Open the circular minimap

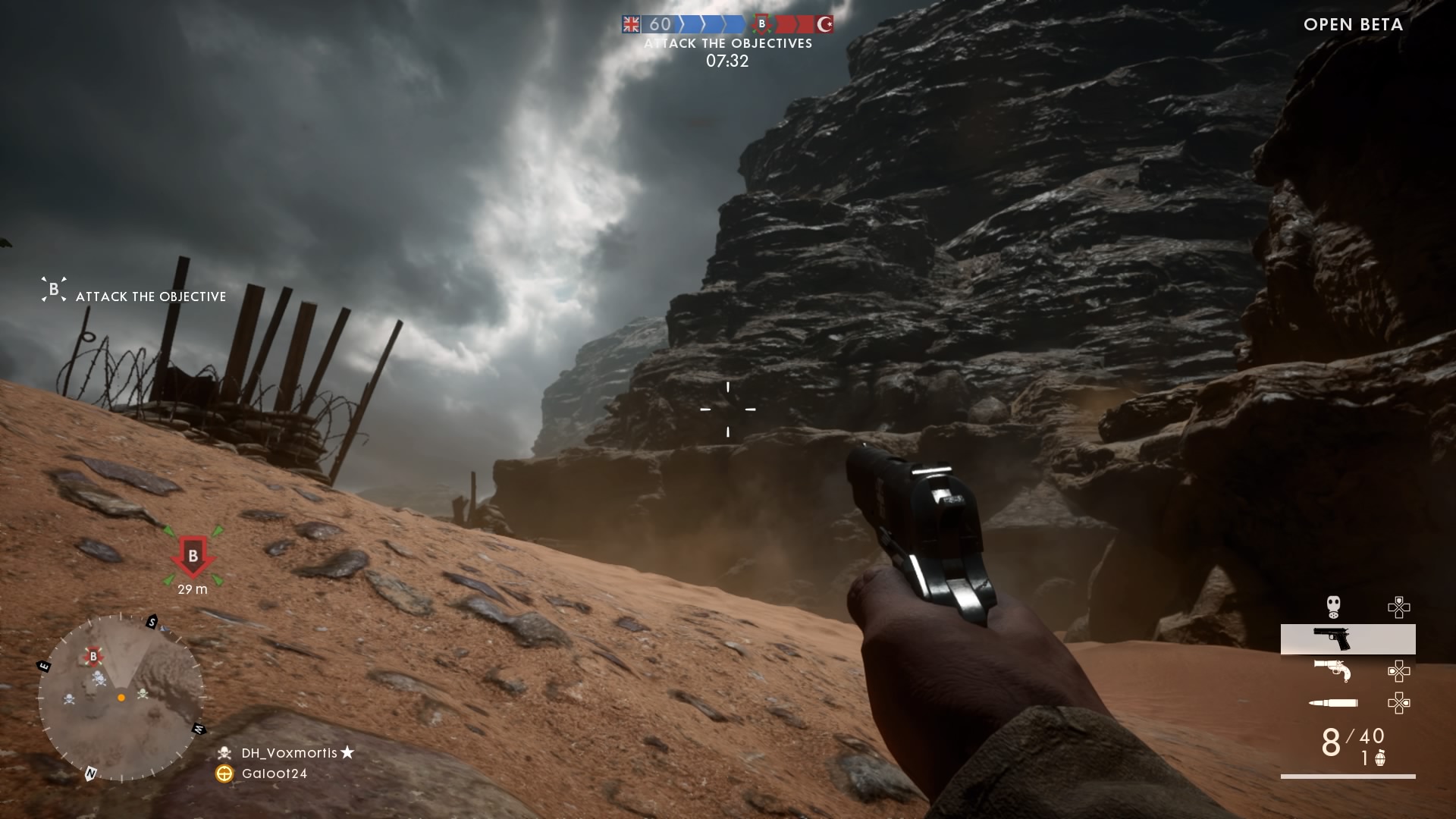point(121,698)
